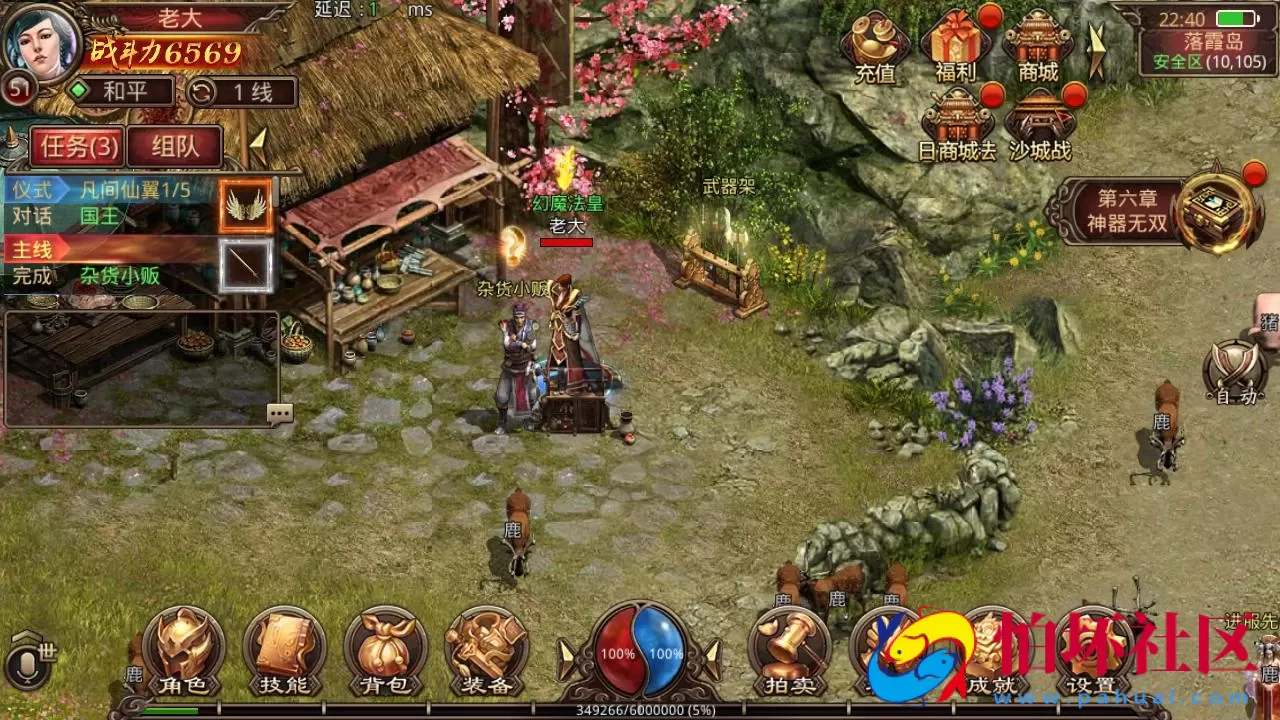
Task: Open the 充值 recharge shop
Action: tap(875, 48)
